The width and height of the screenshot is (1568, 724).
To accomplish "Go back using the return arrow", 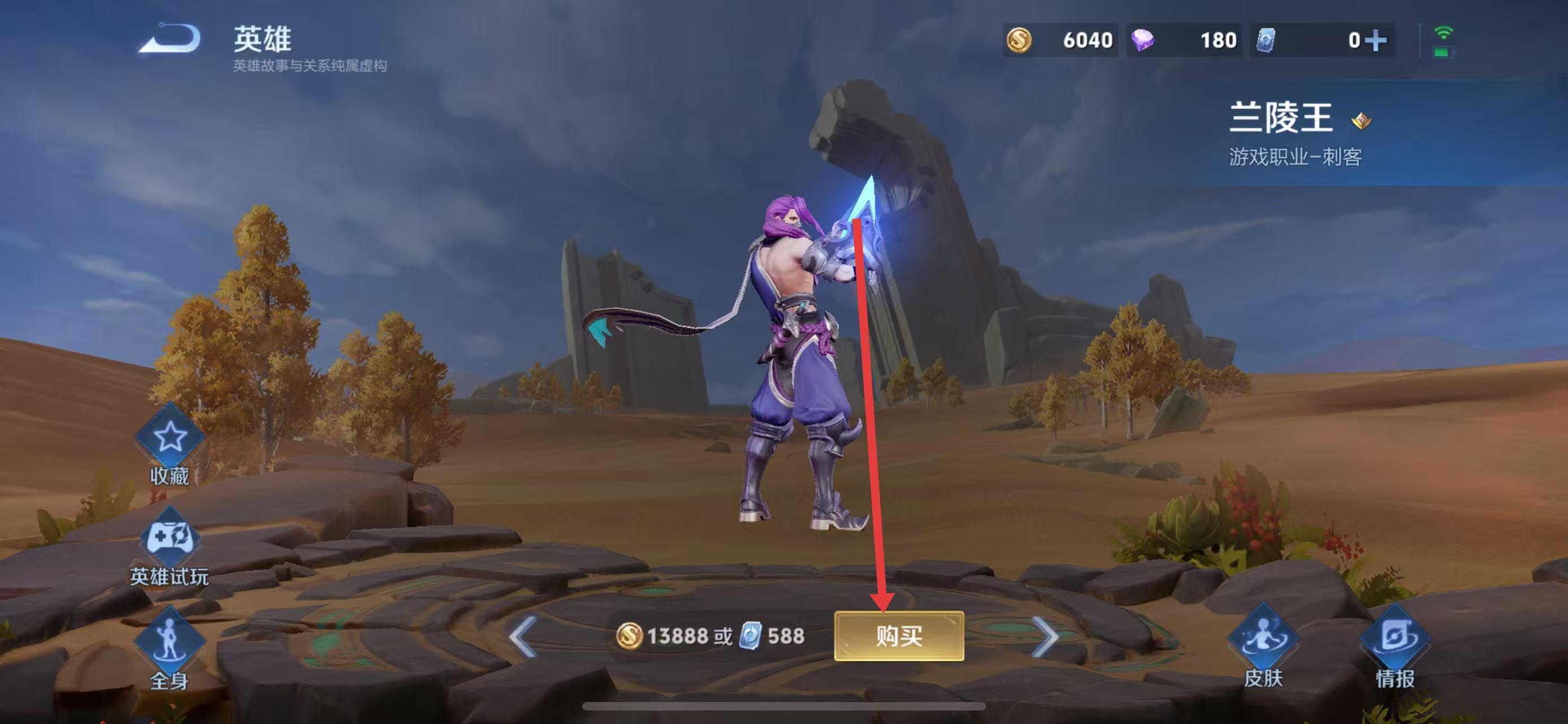I will pyautogui.click(x=170, y=39).
